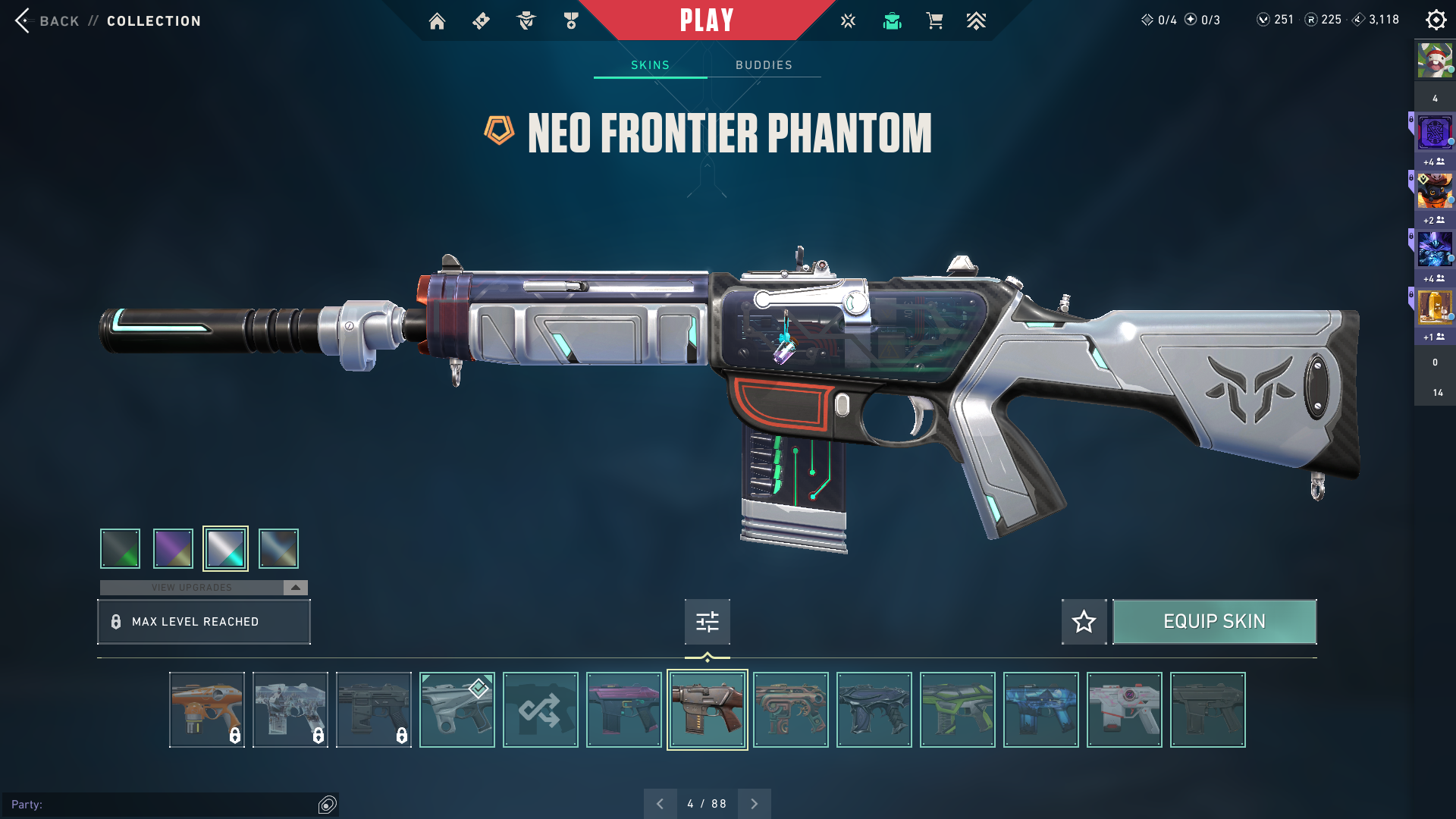Select the orange locked phantom skin thumbnail
The height and width of the screenshot is (819, 1456).
point(207,710)
